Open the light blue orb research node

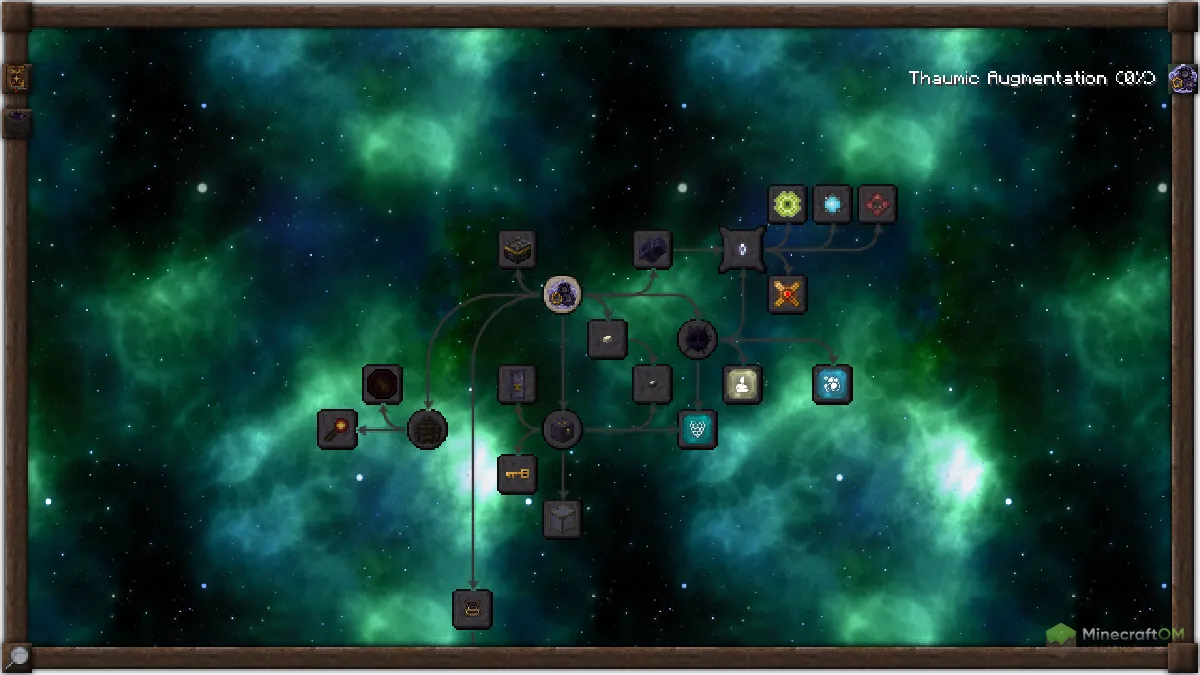point(832,204)
